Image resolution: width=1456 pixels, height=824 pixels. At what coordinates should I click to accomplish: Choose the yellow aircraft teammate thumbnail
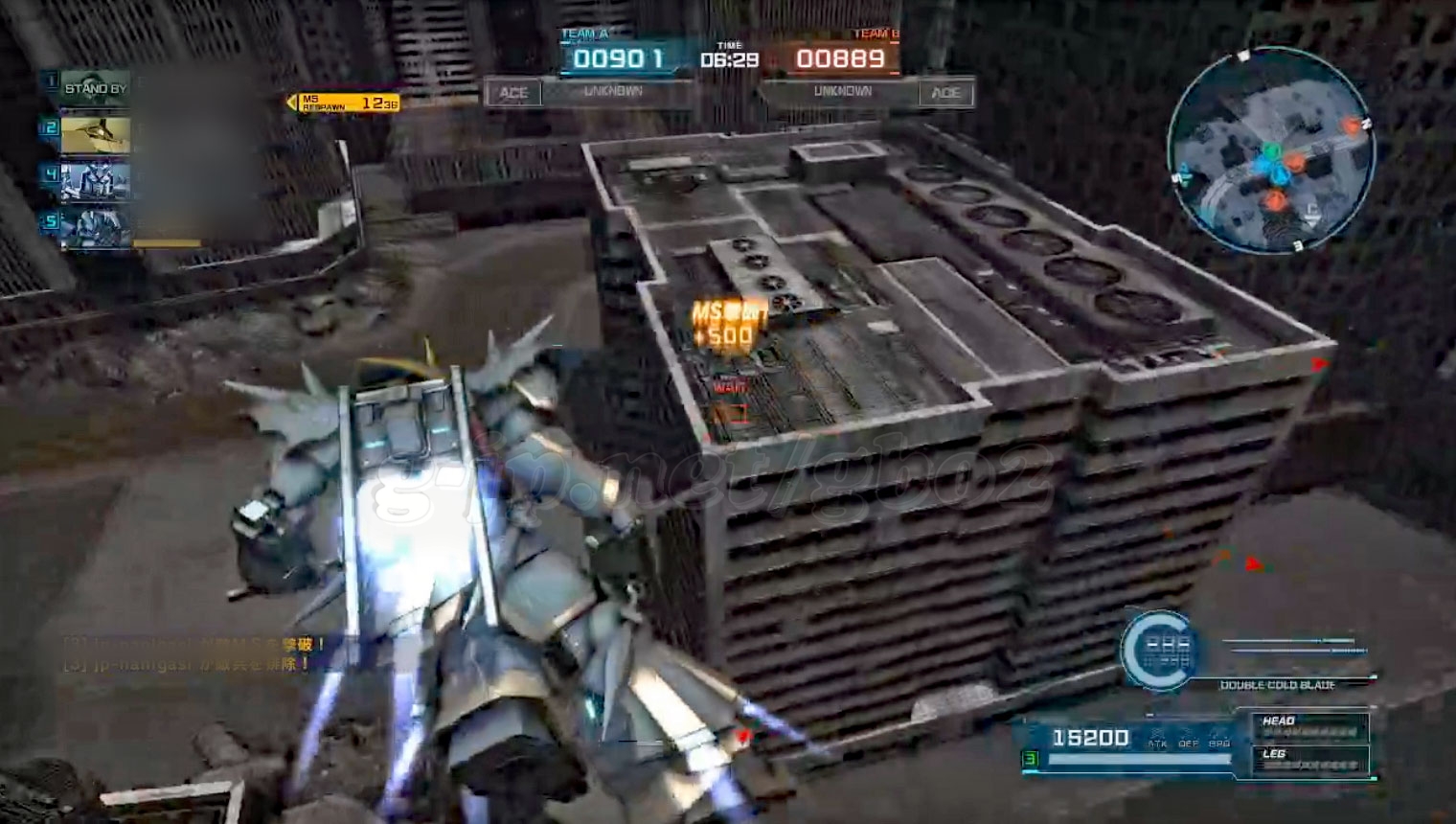pos(95,134)
